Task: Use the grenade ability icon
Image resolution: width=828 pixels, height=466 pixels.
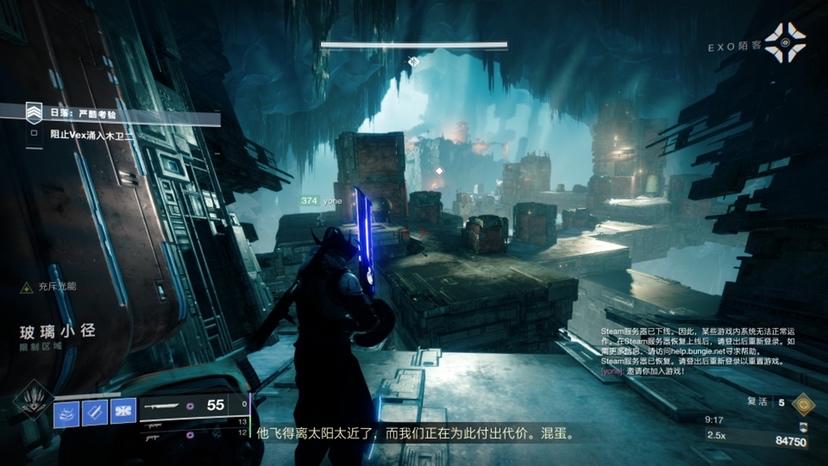Action: (x=67, y=411)
